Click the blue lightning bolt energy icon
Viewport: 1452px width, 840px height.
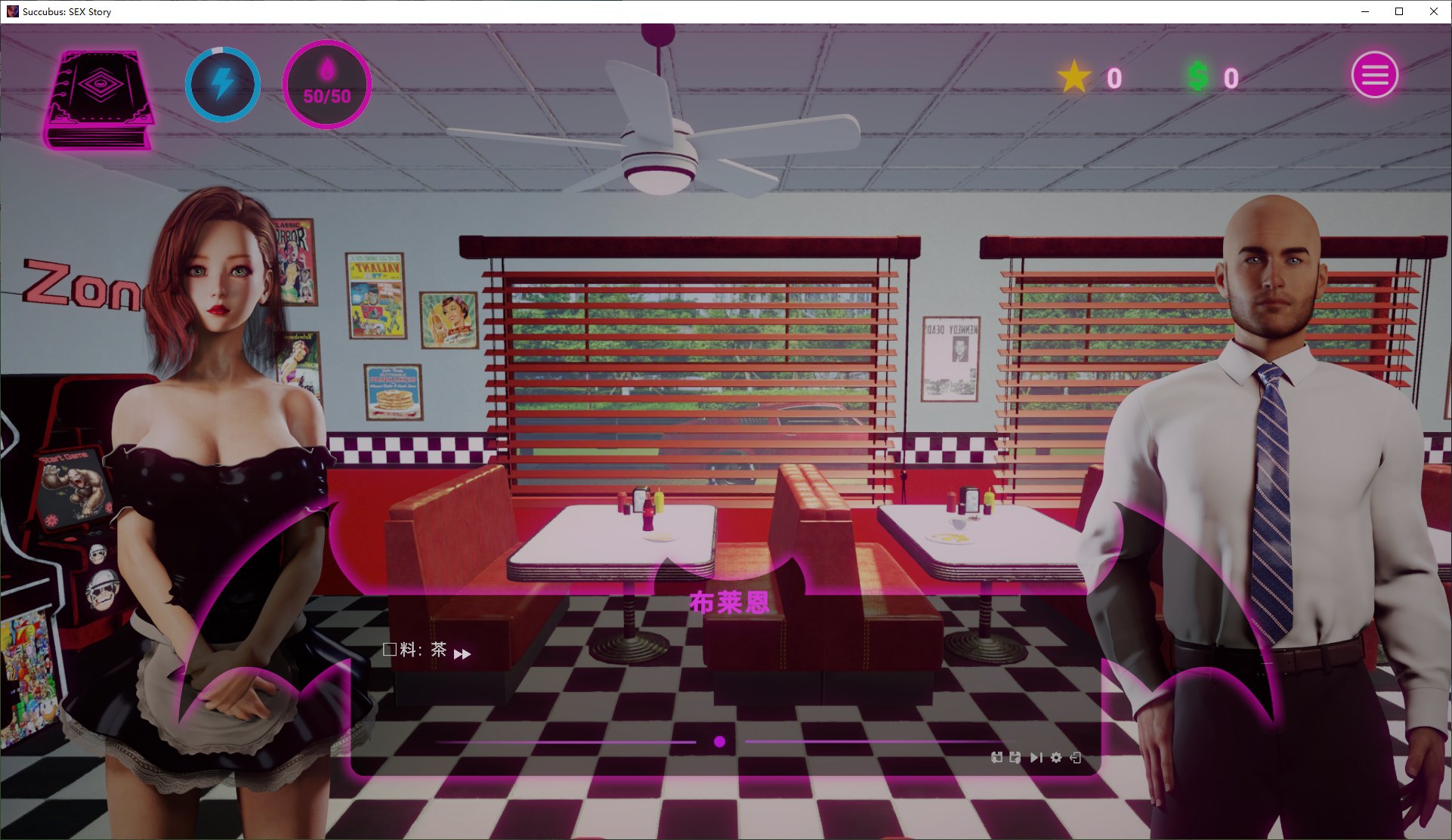point(223,85)
